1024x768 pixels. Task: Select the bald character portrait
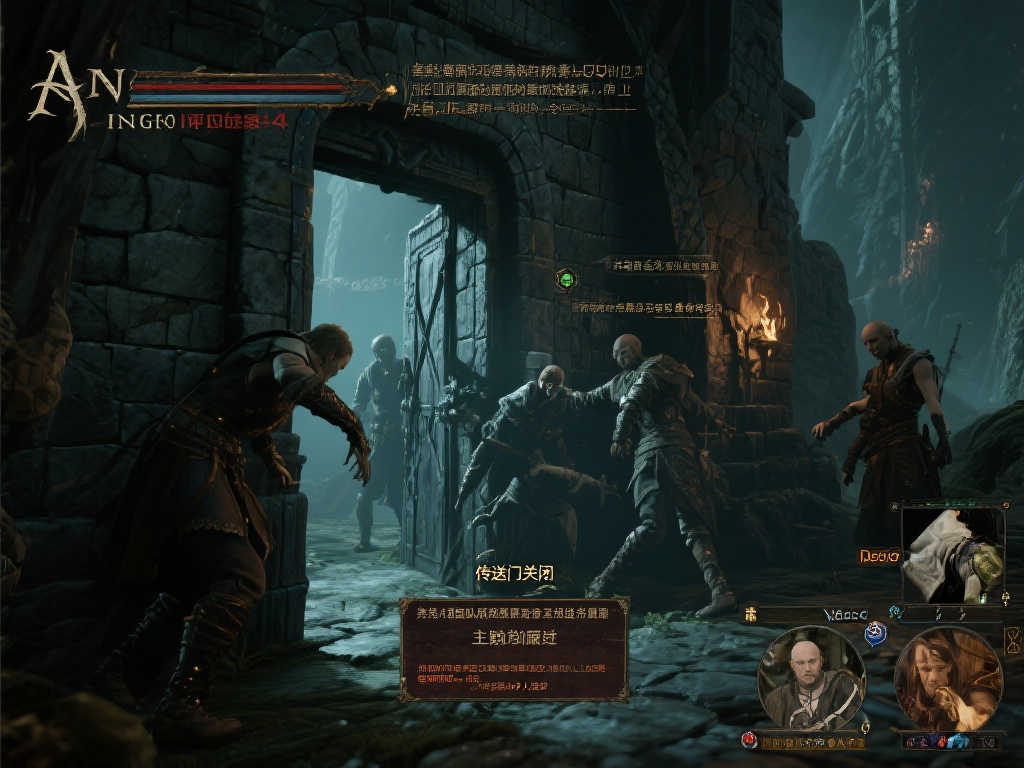[811, 679]
